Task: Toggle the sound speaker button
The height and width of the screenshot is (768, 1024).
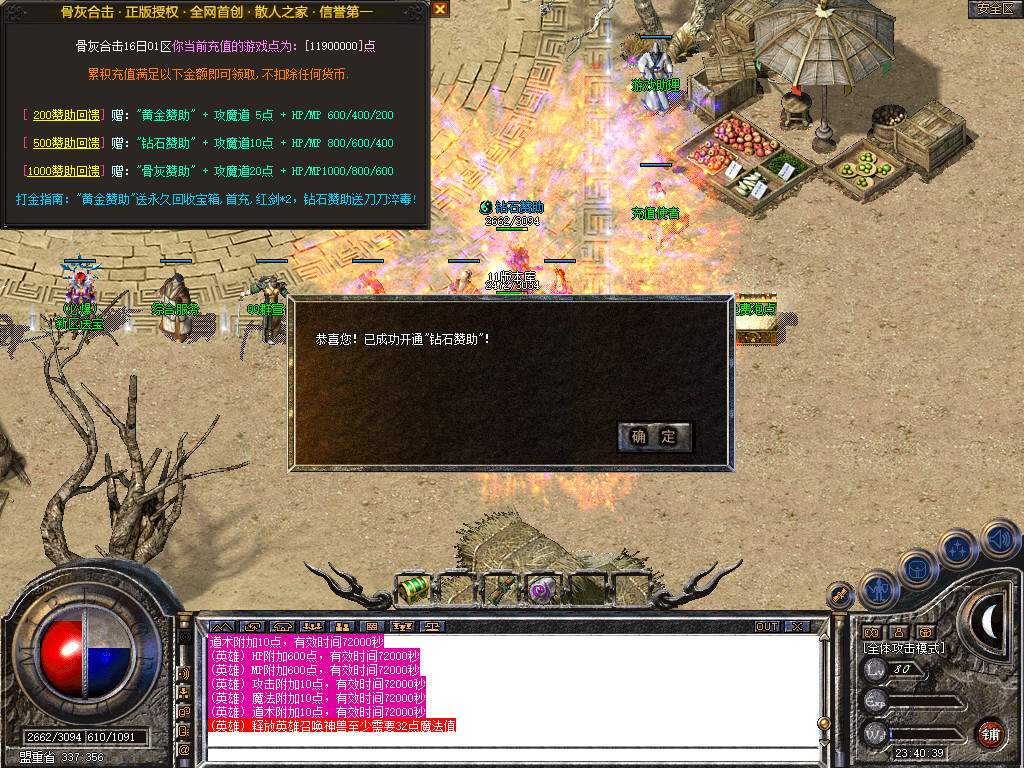Action: (x=999, y=538)
